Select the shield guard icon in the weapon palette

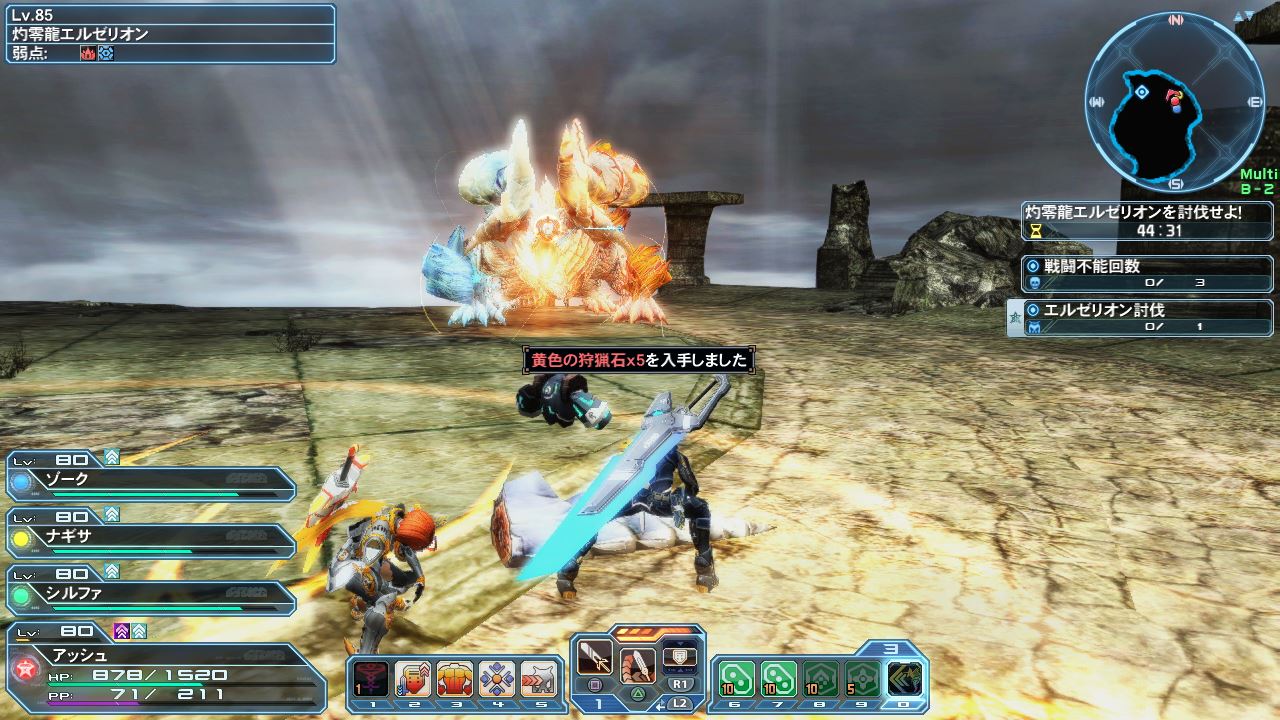(x=679, y=657)
